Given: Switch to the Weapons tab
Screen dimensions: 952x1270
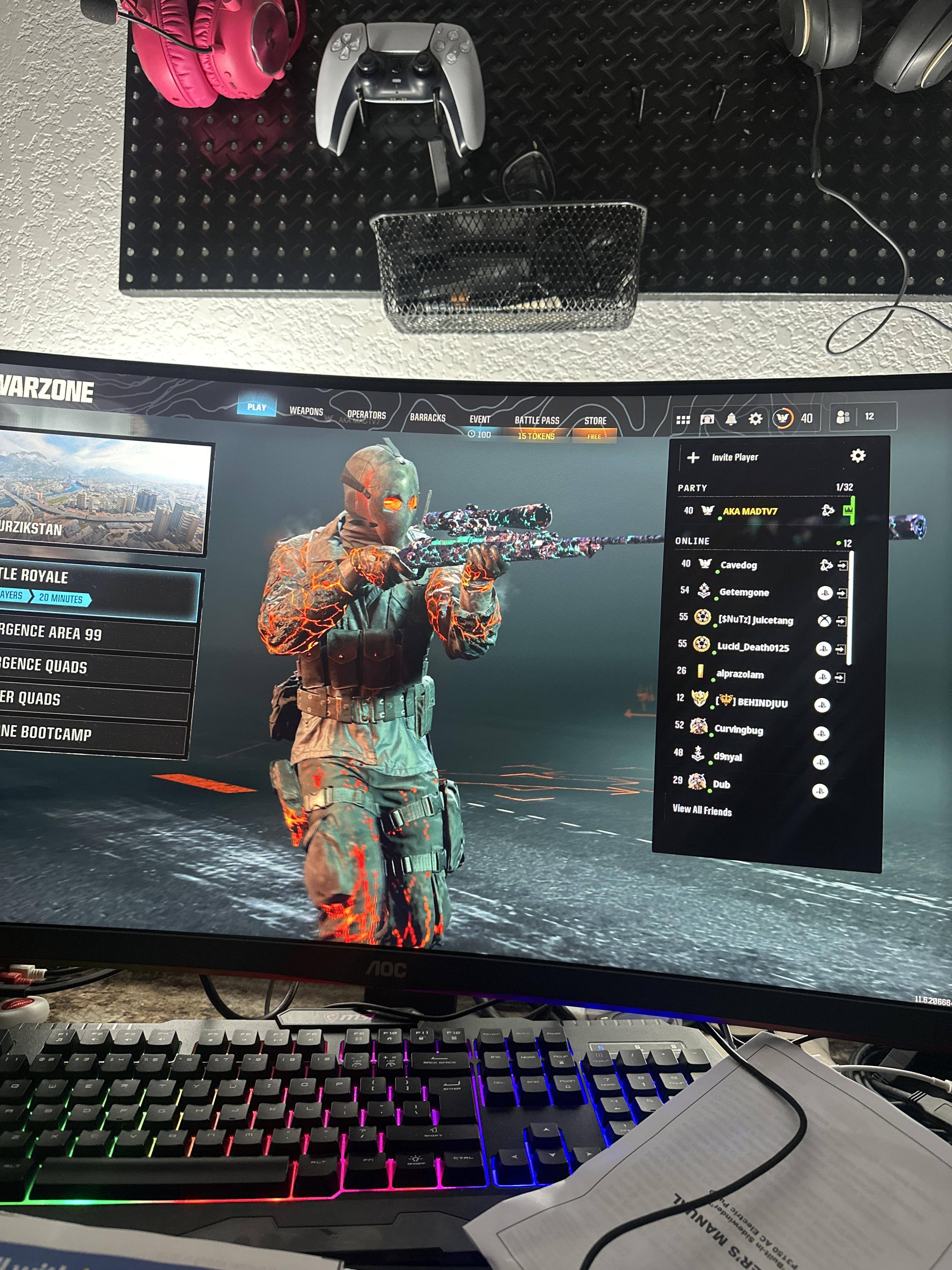Looking at the screenshot, I should pyautogui.click(x=306, y=411).
